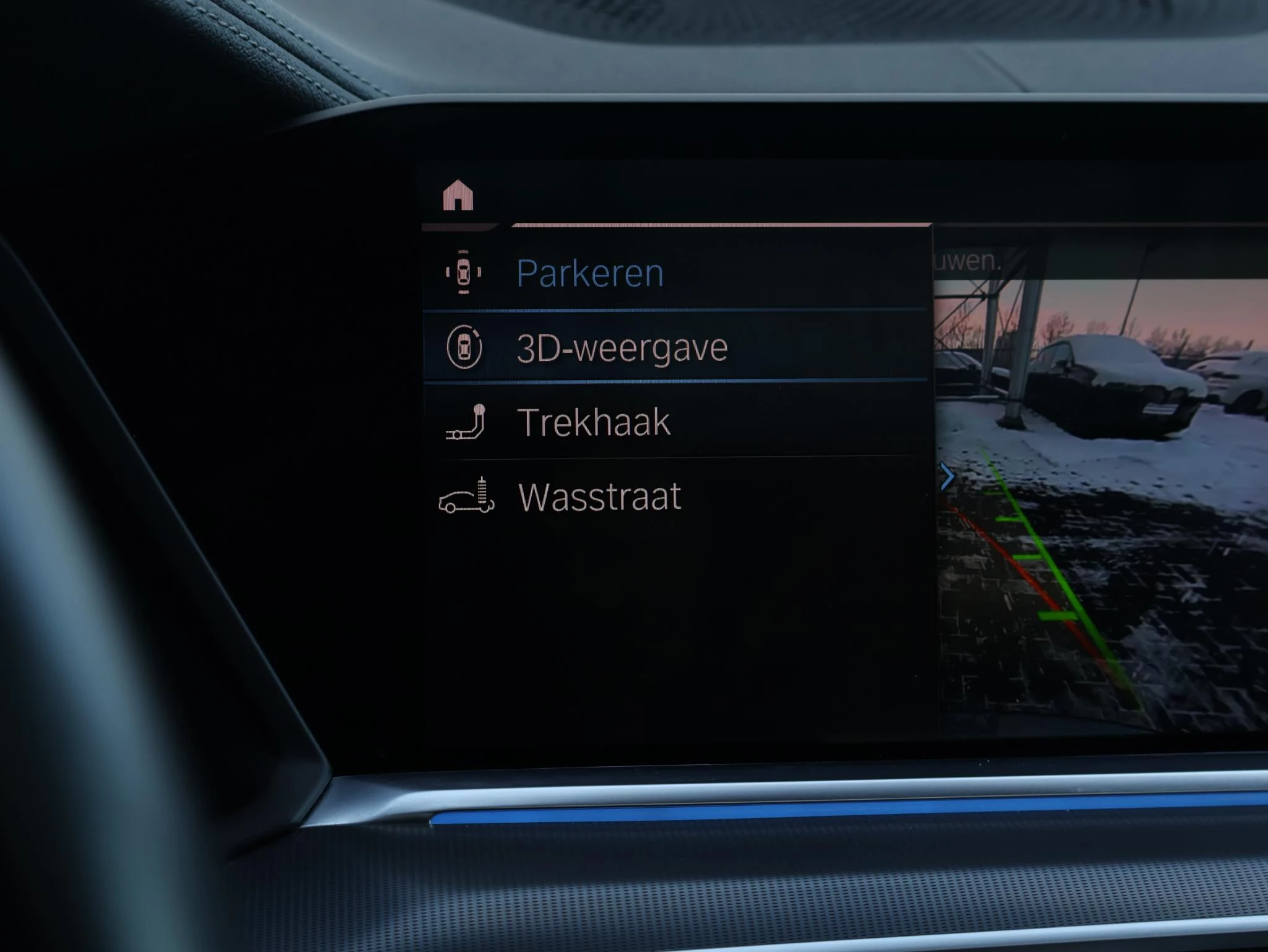Select the Parkeren menu entry

click(x=589, y=273)
